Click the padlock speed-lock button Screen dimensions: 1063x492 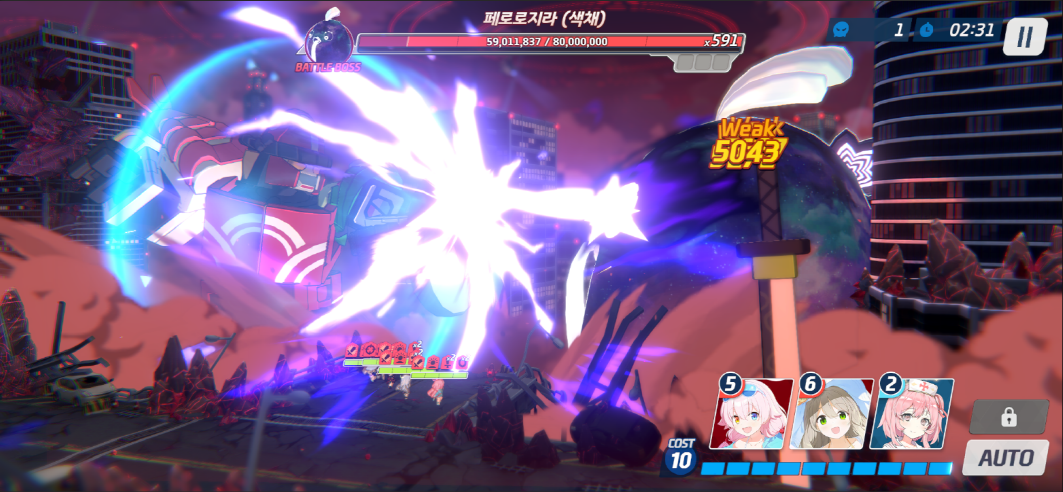pos(1008,416)
